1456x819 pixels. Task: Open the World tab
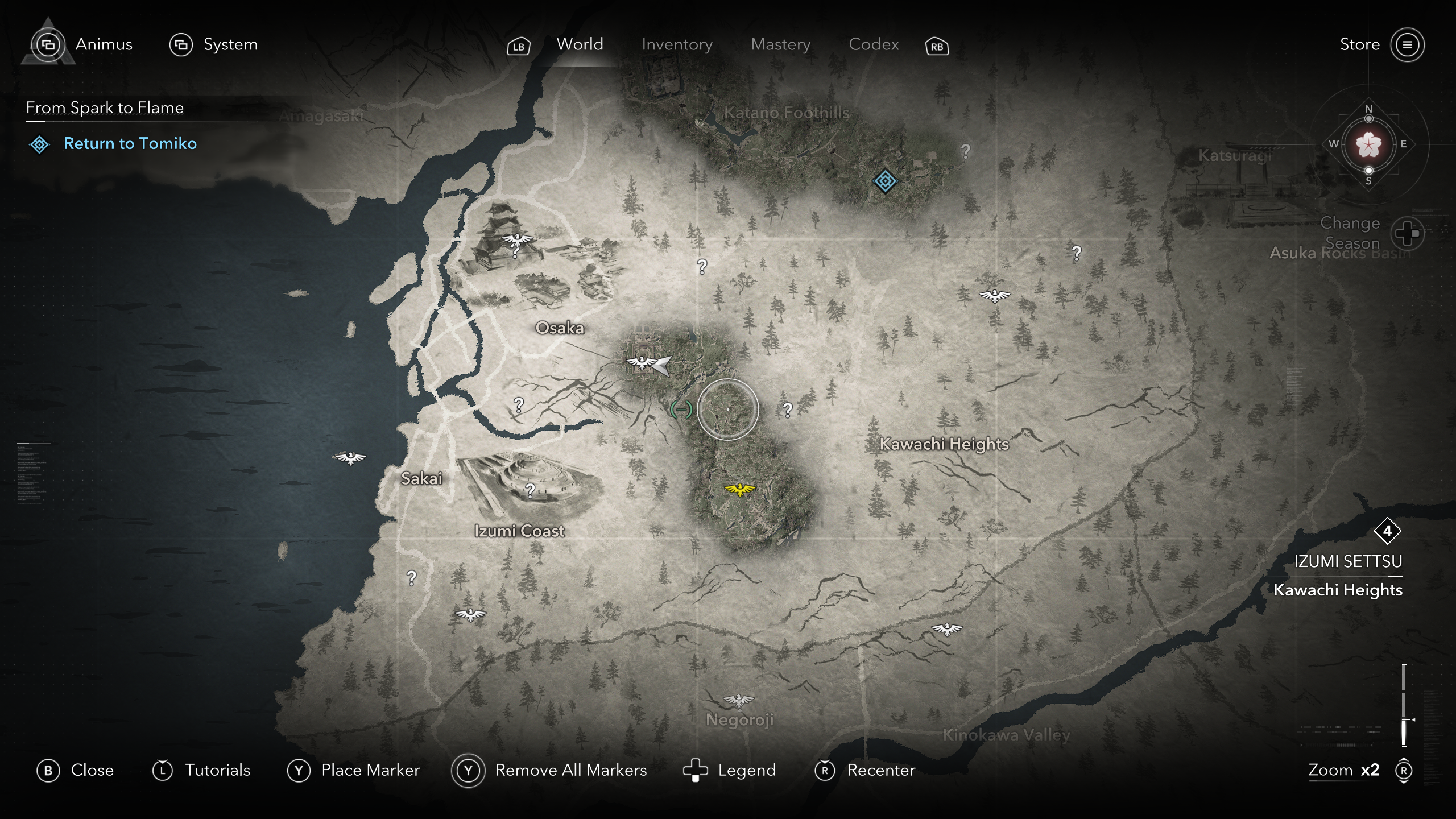pyautogui.click(x=580, y=44)
